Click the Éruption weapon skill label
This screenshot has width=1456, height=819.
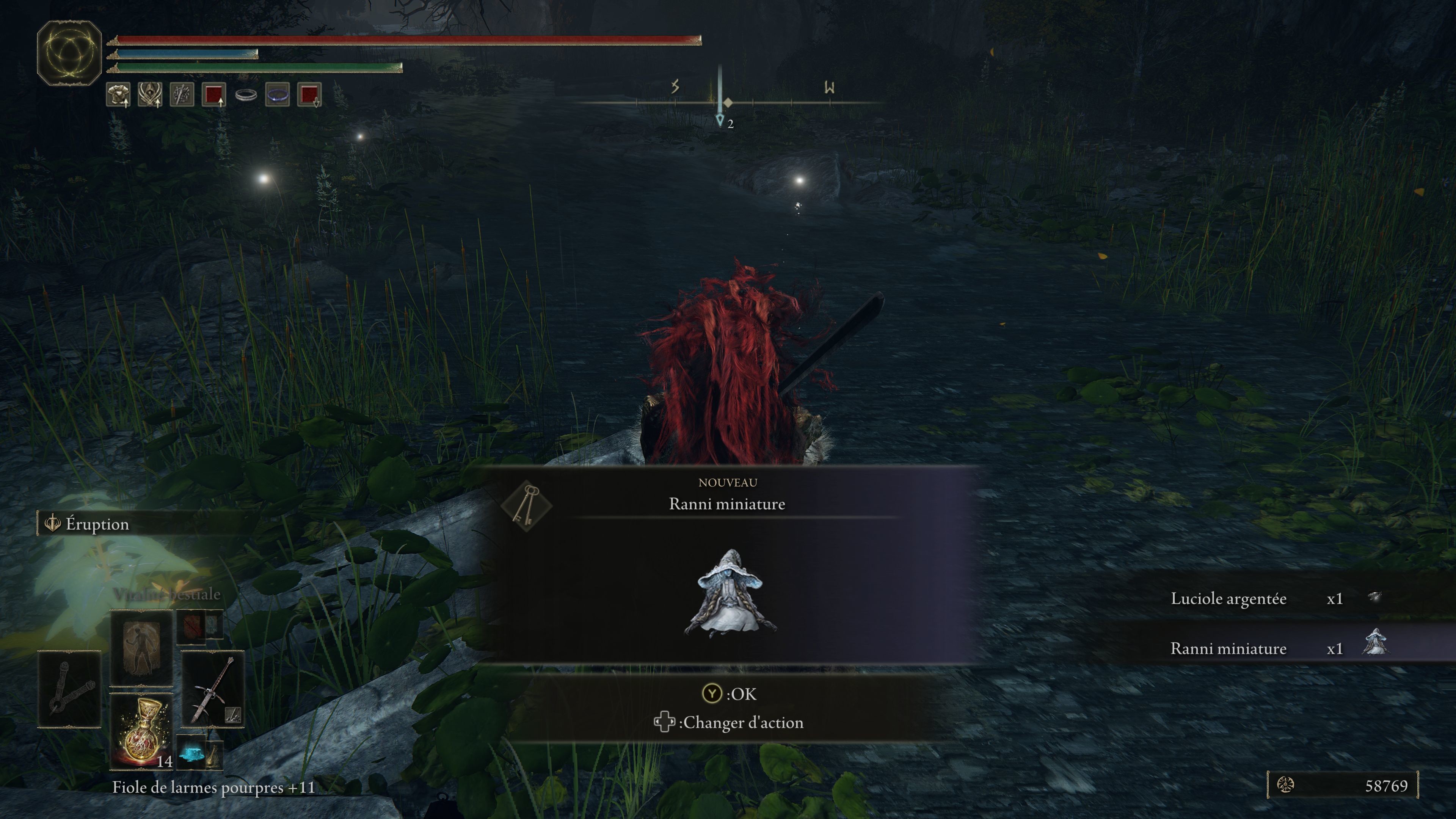pos(97,524)
